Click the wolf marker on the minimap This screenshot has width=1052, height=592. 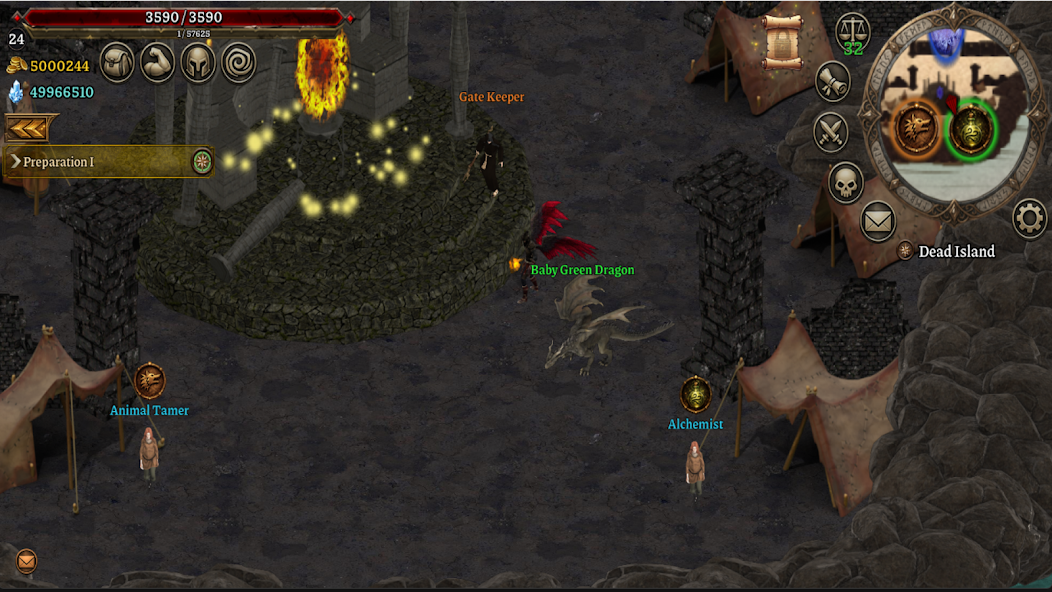coord(917,128)
